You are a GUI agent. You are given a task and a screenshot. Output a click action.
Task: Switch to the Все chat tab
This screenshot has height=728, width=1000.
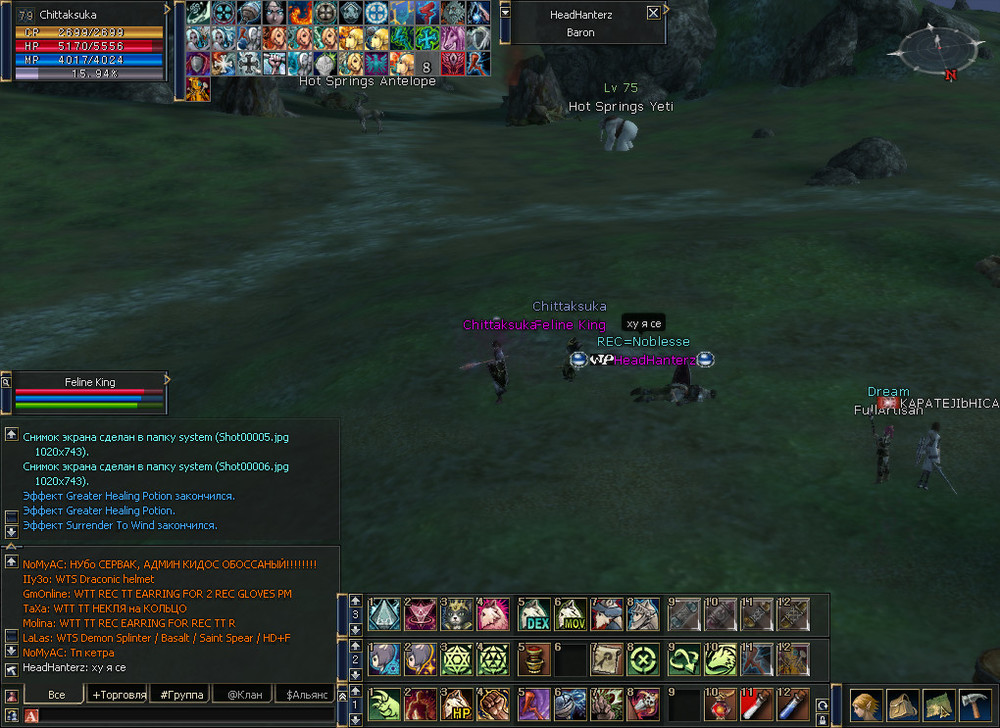point(56,694)
